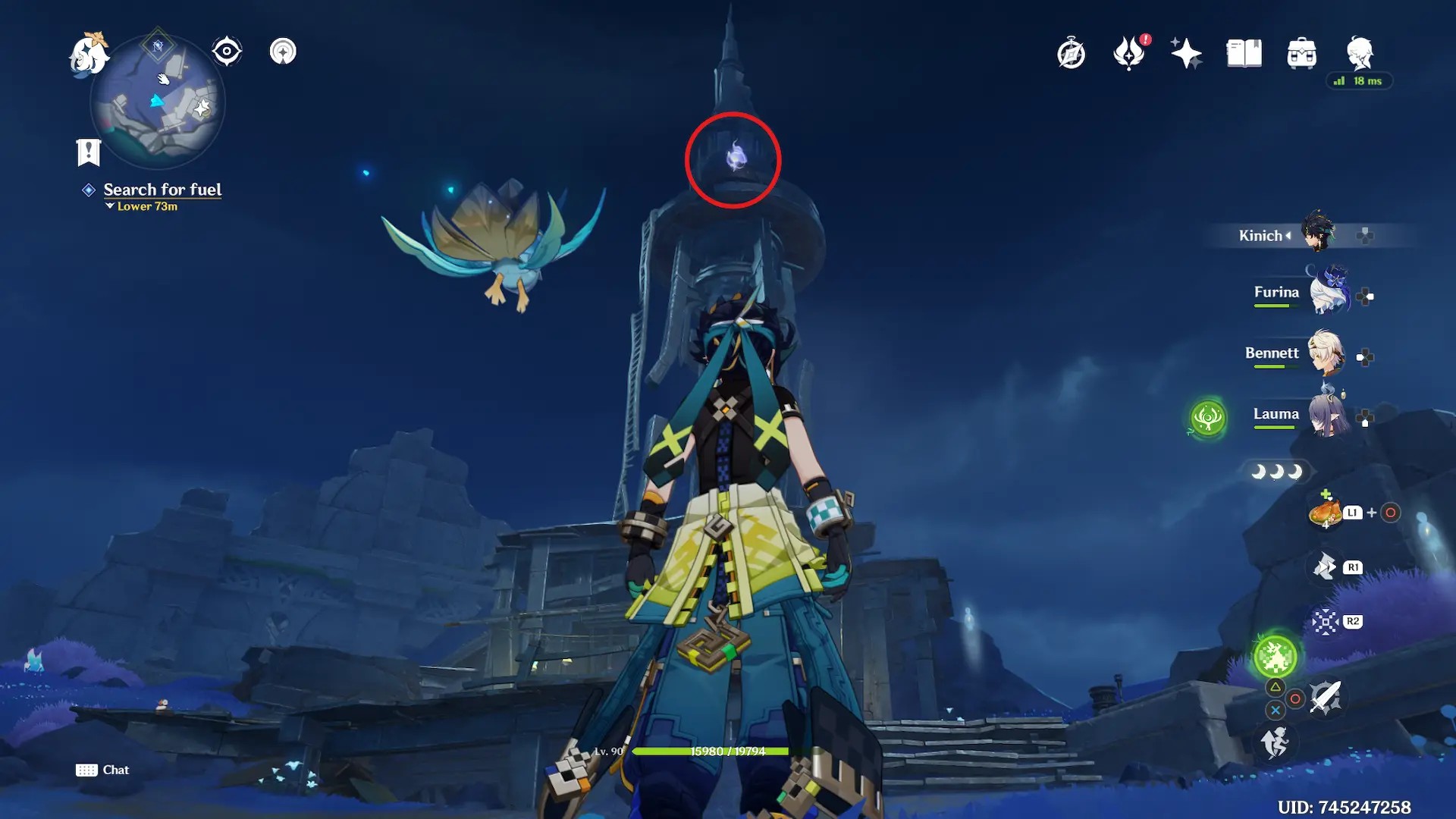Trigger the sword normal attack icon
Screen dimensions: 1456x819
(1326, 698)
